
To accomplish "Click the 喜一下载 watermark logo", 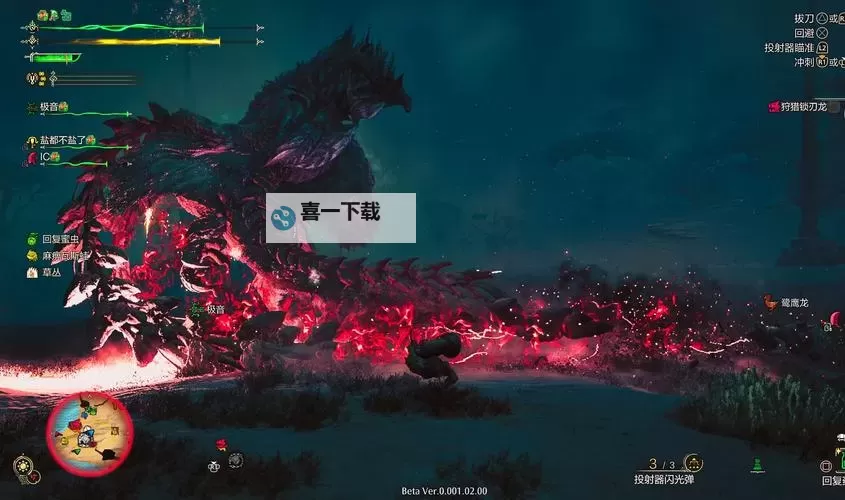I will [x=341, y=217].
